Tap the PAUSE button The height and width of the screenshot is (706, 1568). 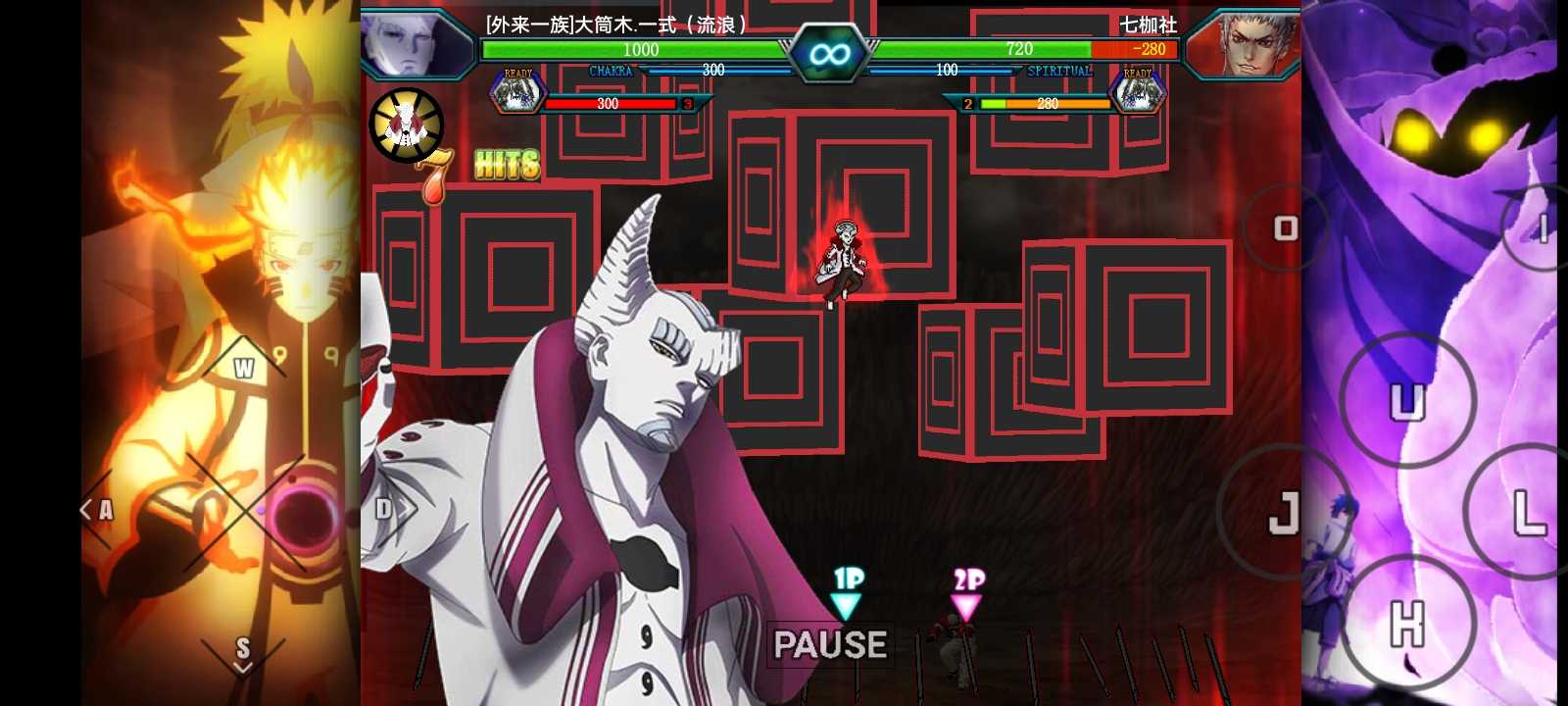[x=830, y=644]
